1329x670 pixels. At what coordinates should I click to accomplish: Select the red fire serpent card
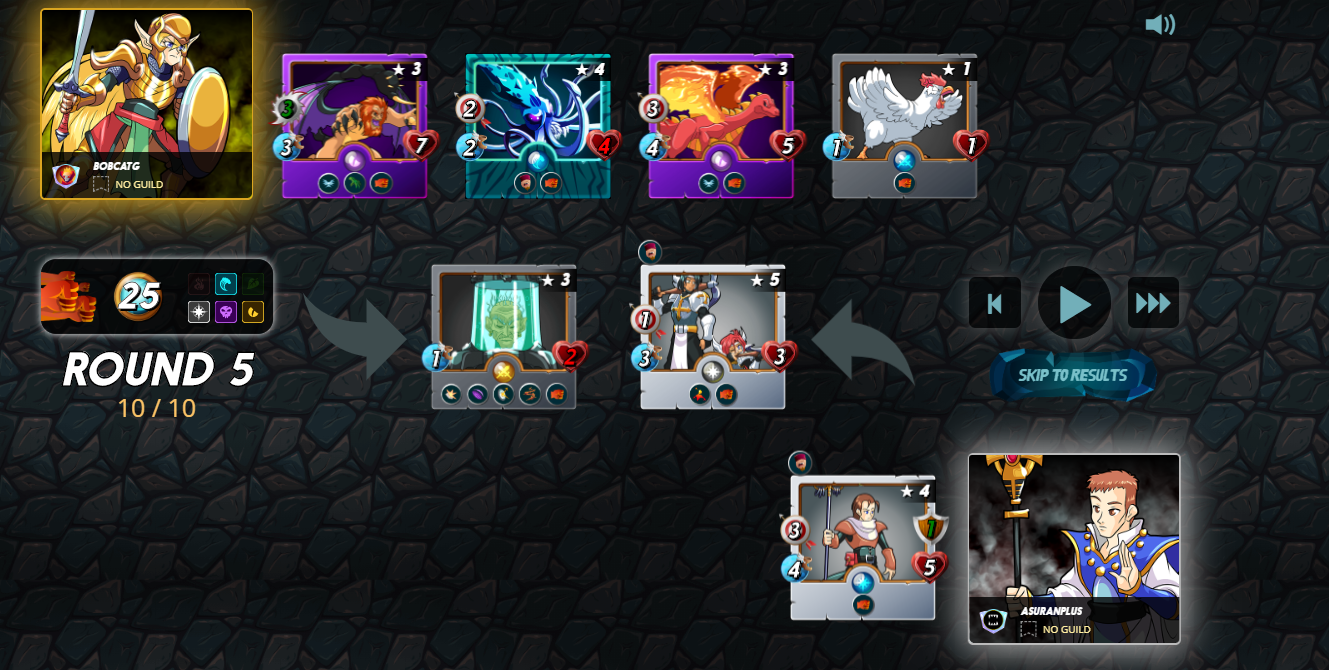720,126
